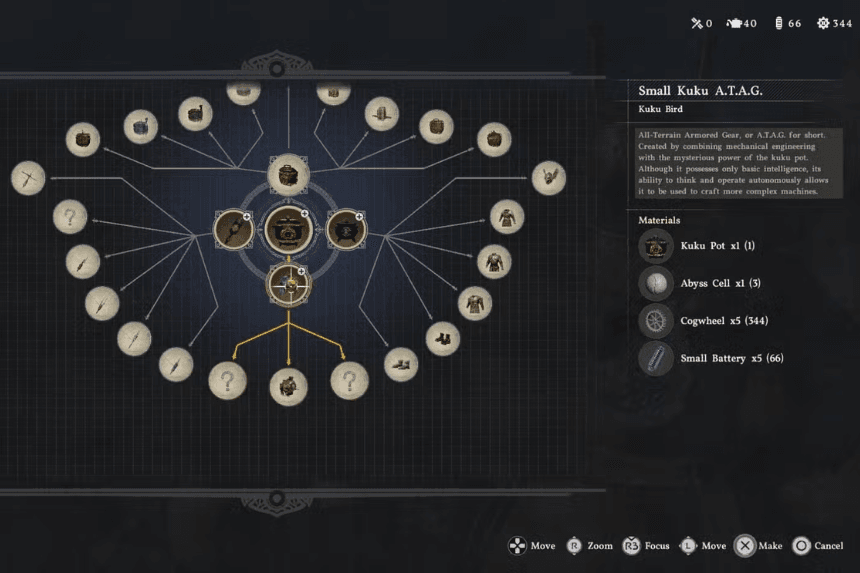The image size is (860, 573).
Task: Select the Small Battery material icon
Action: [656, 358]
